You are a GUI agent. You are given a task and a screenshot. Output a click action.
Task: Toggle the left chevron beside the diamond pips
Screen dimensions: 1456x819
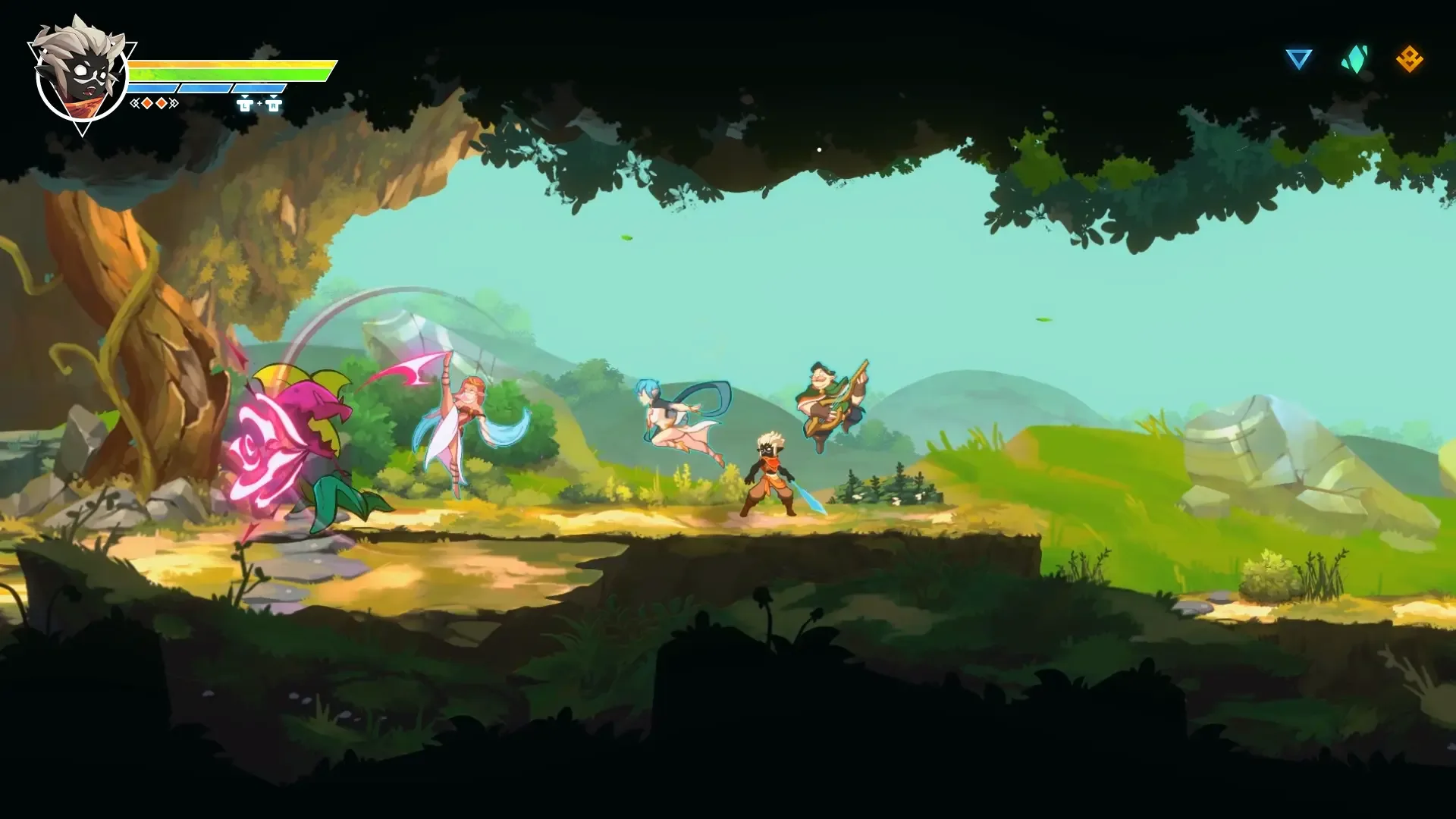click(135, 105)
